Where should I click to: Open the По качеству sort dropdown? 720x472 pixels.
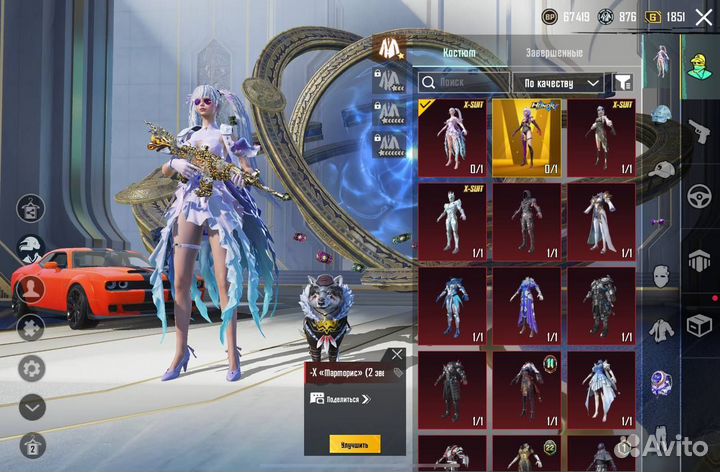[562, 82]
